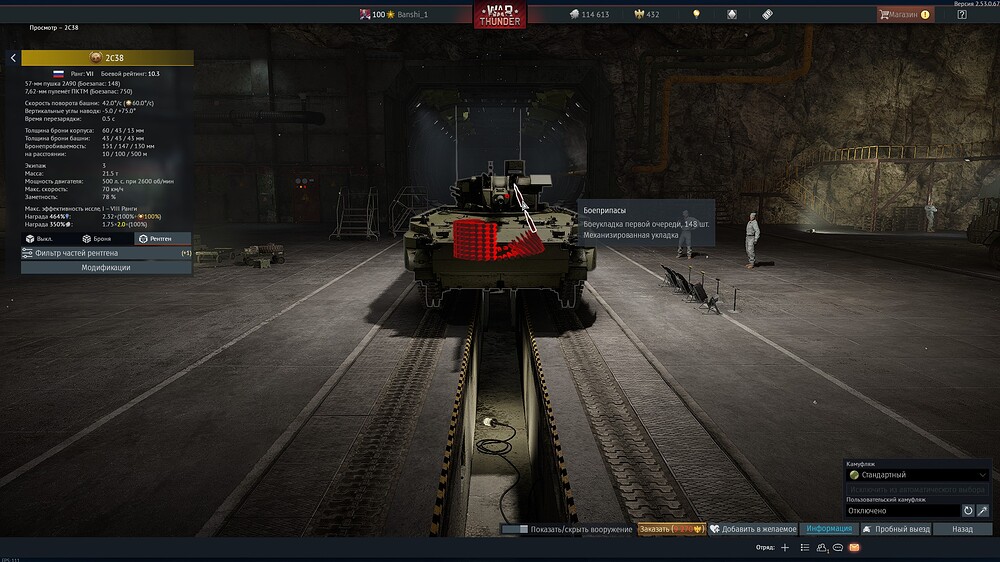Add the vehicle via Добавить в желаемое

(753, 529)
